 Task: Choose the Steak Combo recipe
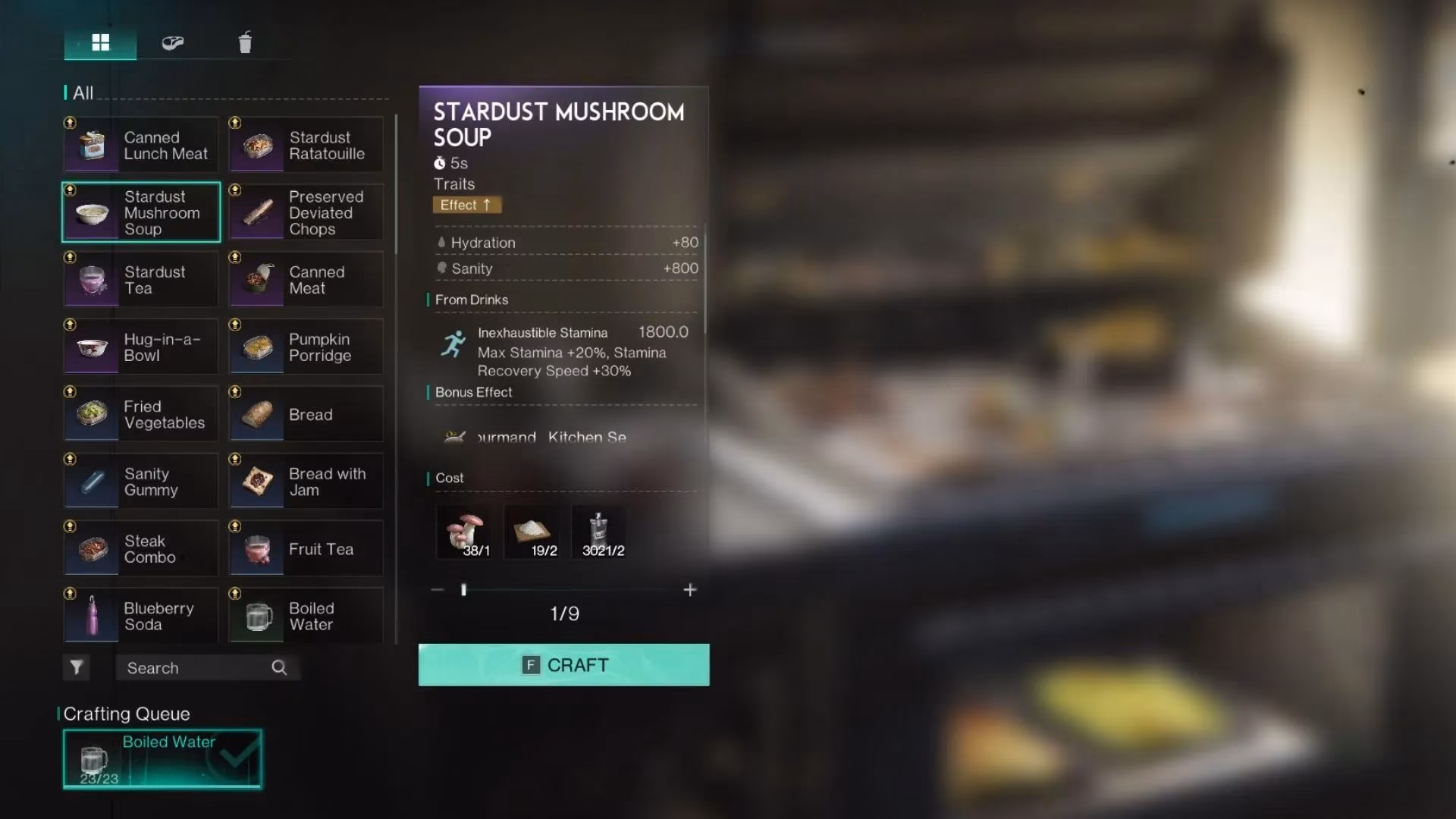tap(141, 549)
